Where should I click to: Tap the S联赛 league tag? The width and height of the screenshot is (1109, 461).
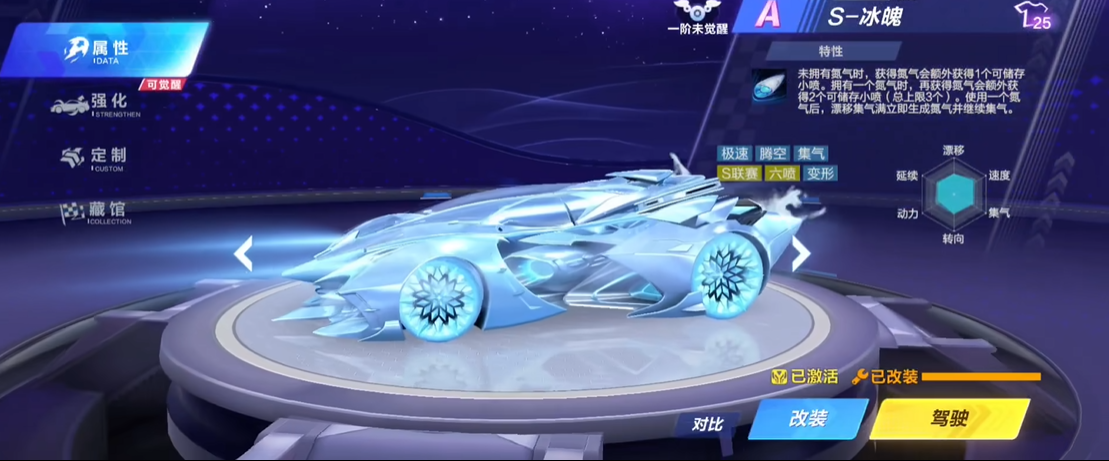tap(740, 173)
